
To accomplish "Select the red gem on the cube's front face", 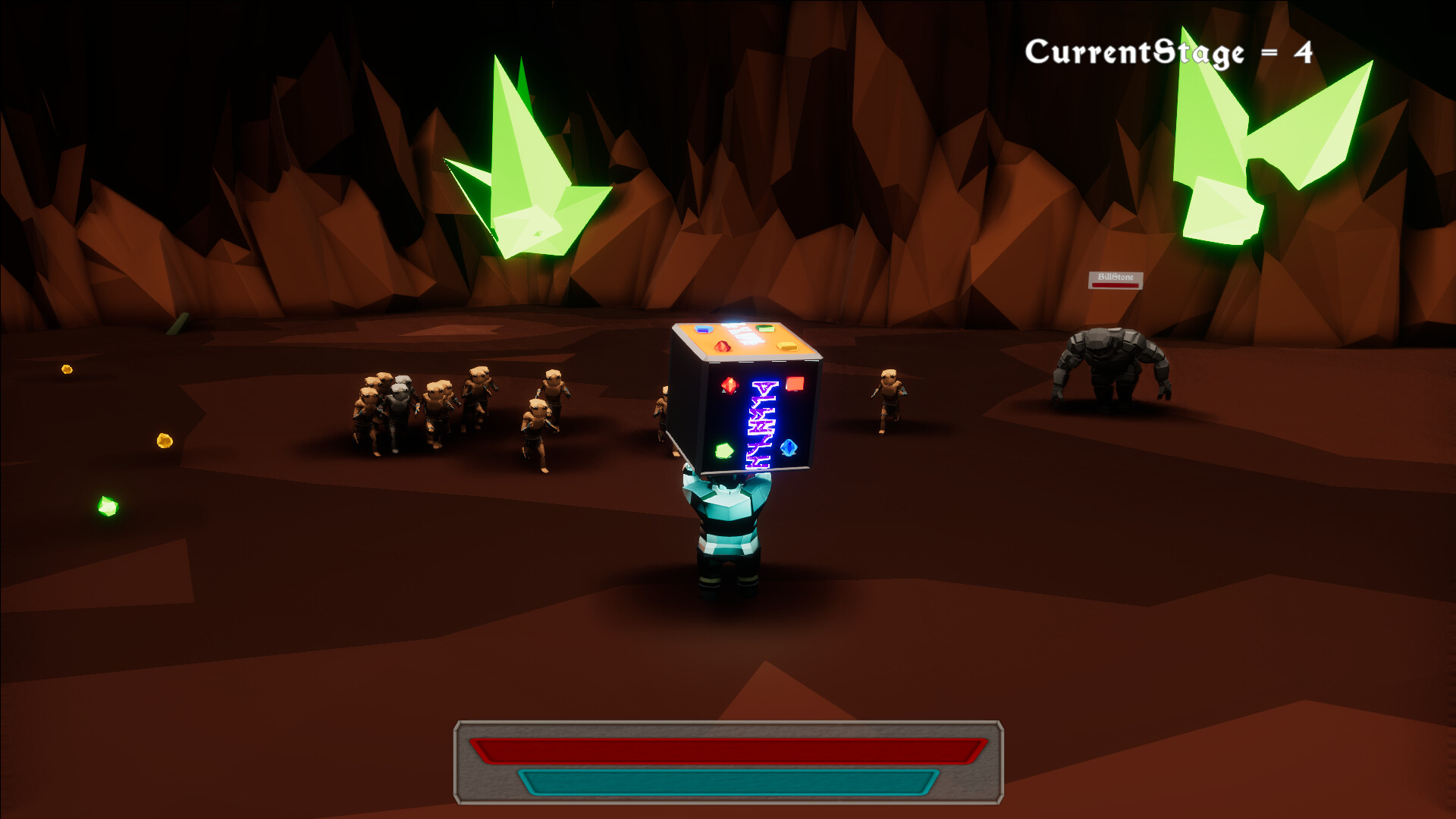I will (729, 385).
